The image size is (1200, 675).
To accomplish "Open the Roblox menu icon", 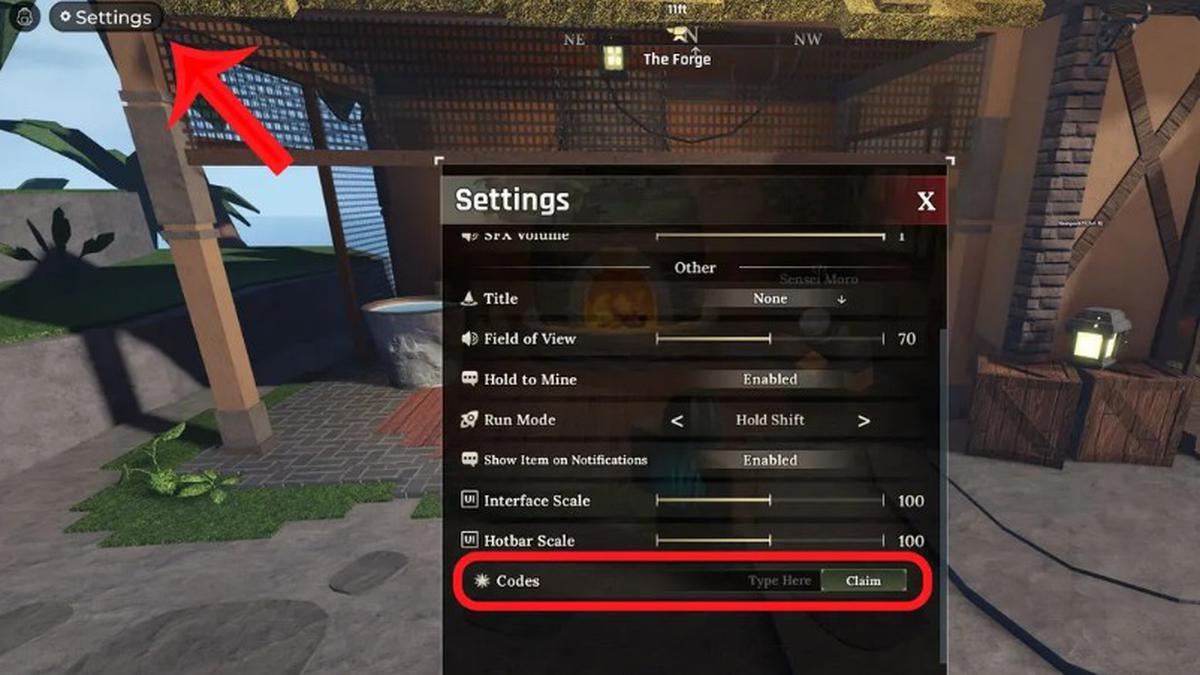I will 23,17.
